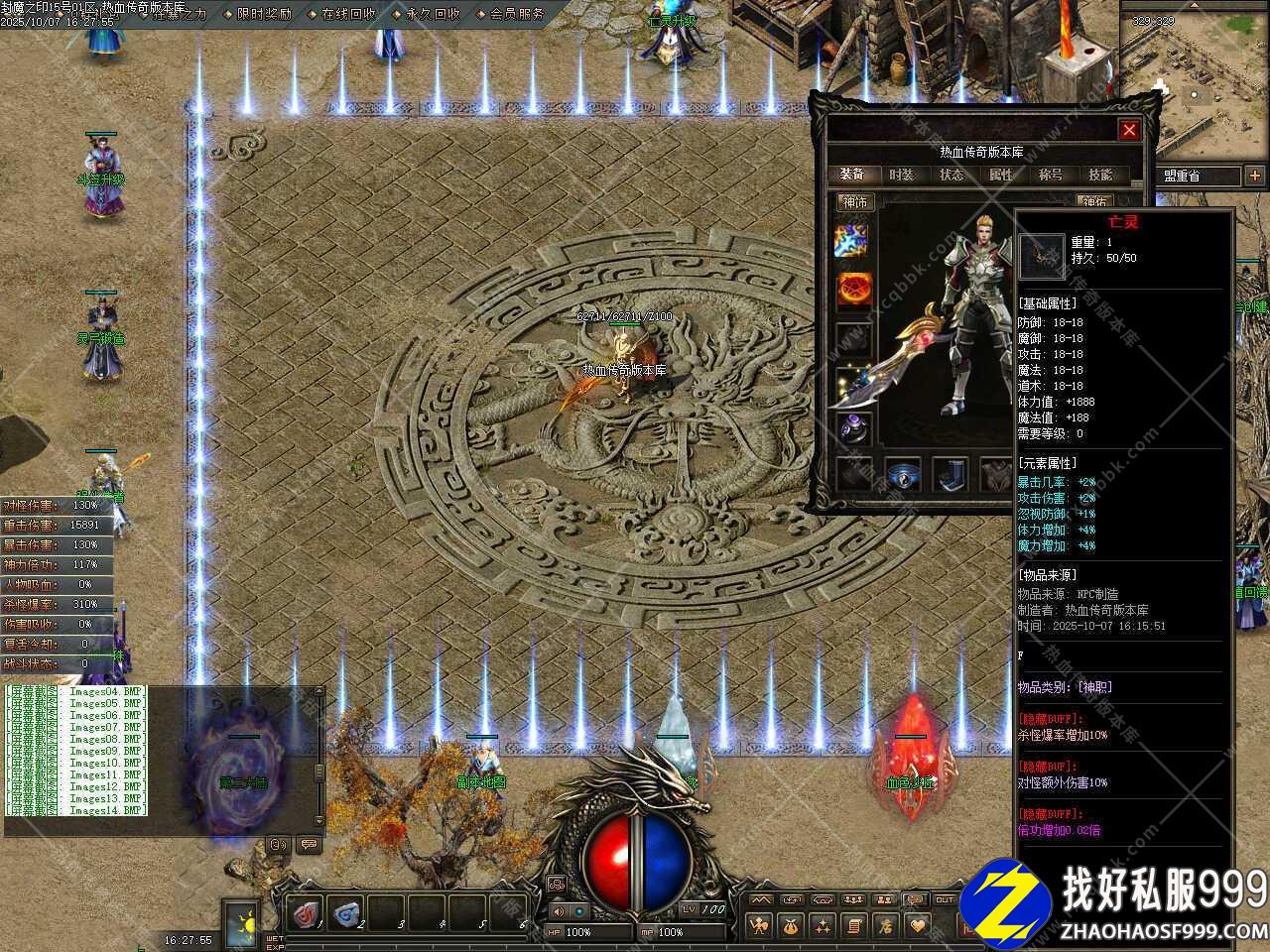Use the blue potion in hotbar slot 2
The image size is (1270, 952).
(x=347, y=911)
